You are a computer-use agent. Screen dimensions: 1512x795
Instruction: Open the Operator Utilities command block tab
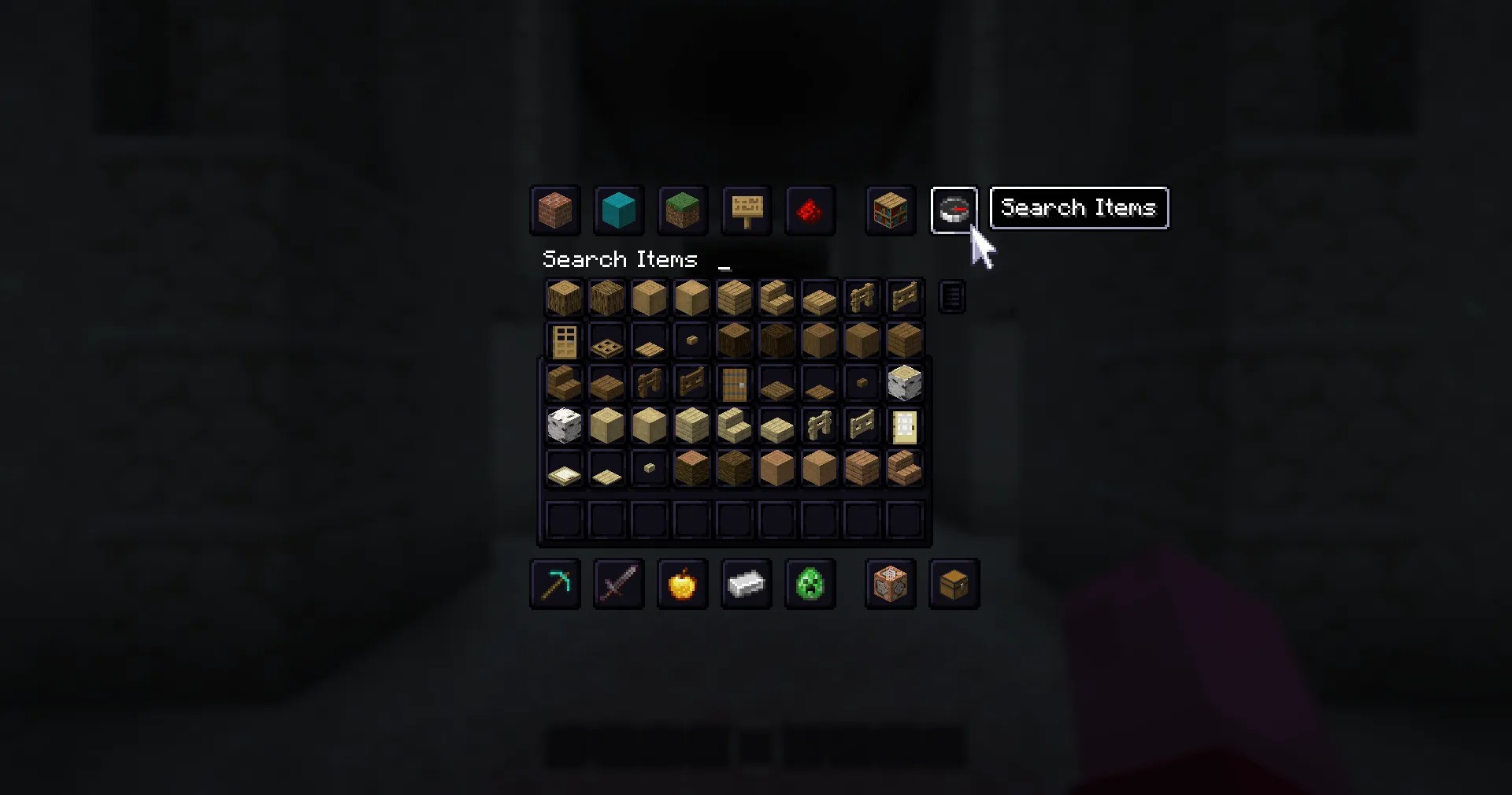click(x=890, y=584)
